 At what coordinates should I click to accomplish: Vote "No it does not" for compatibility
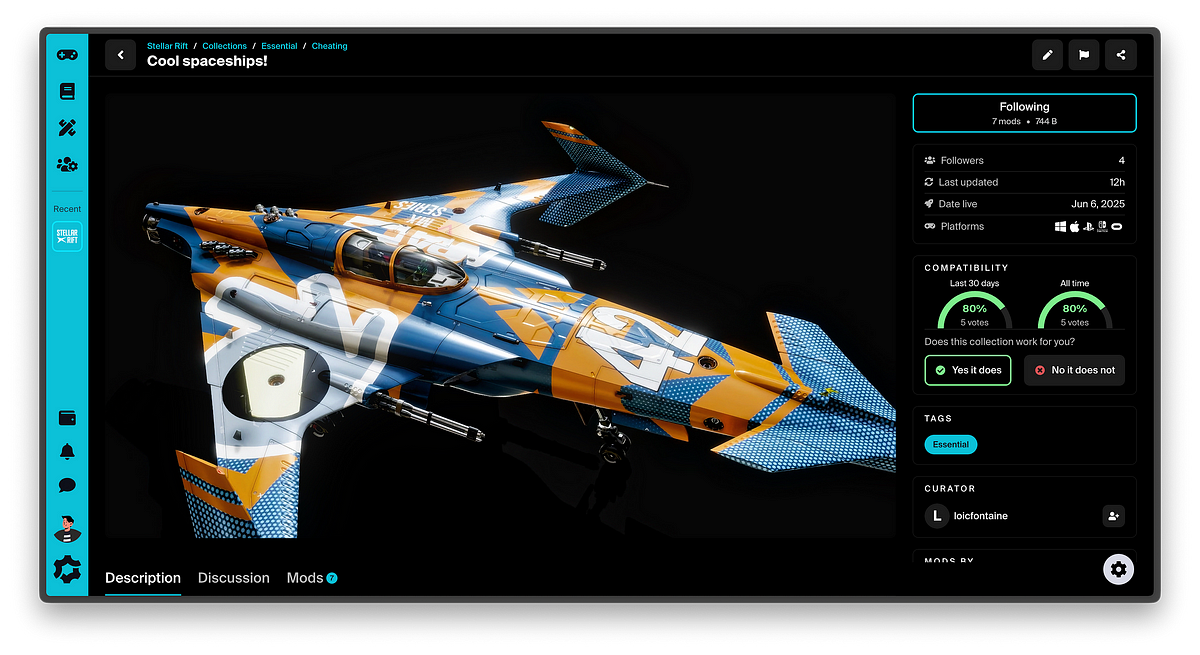1074,370
